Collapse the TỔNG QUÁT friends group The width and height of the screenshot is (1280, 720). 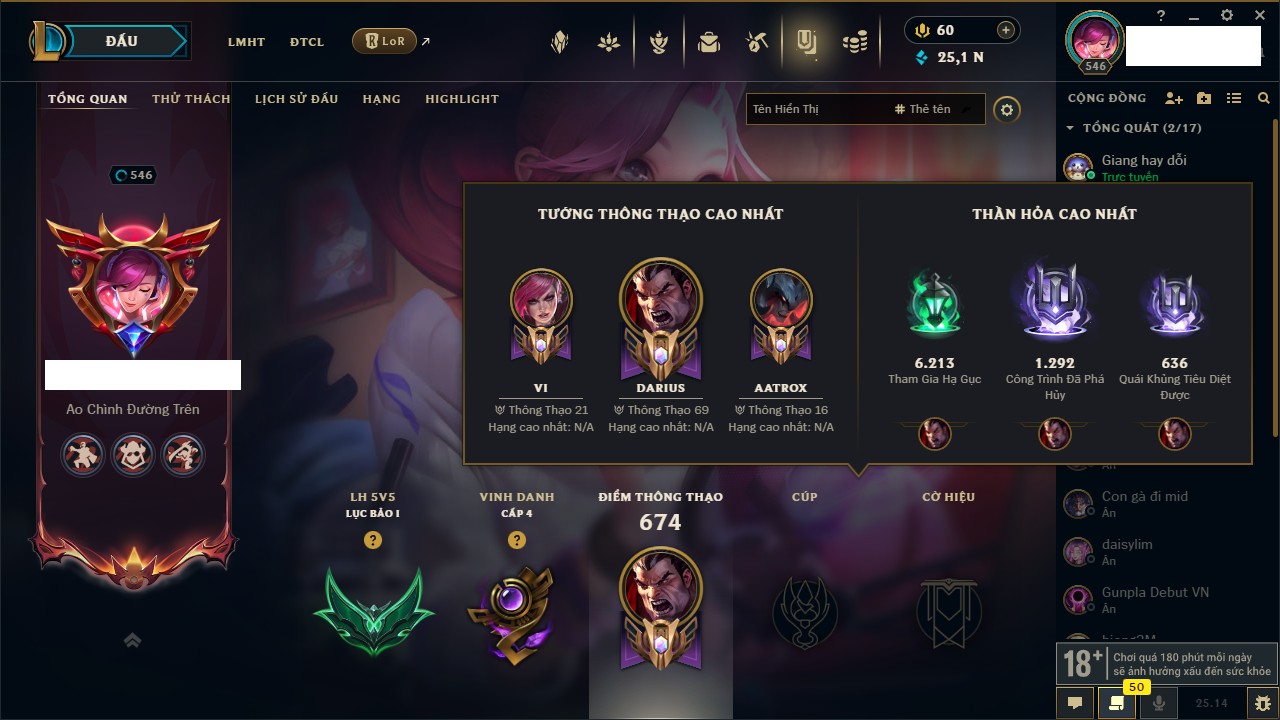click(1070, 128)
